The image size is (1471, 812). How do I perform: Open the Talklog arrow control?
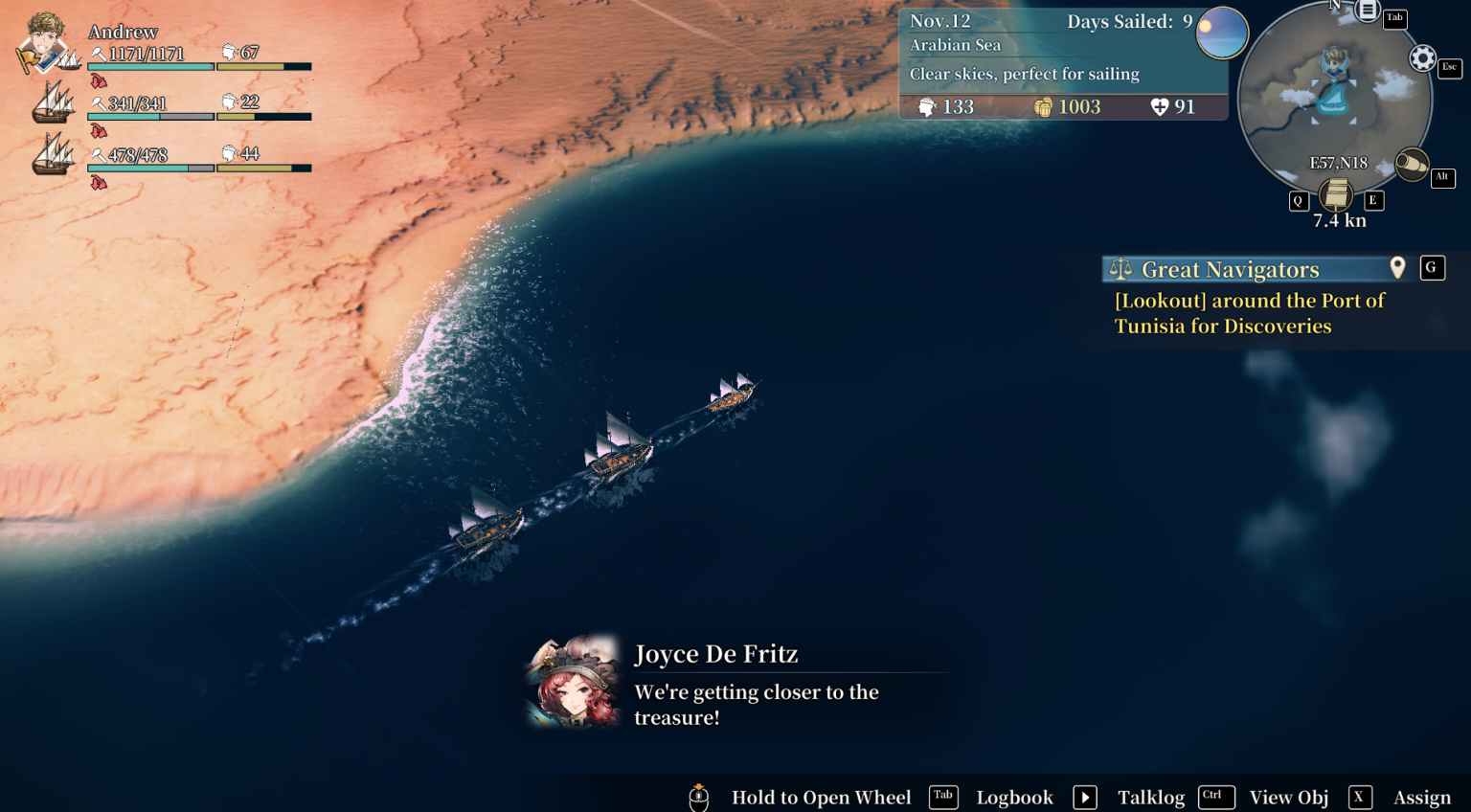[1084, 797]
